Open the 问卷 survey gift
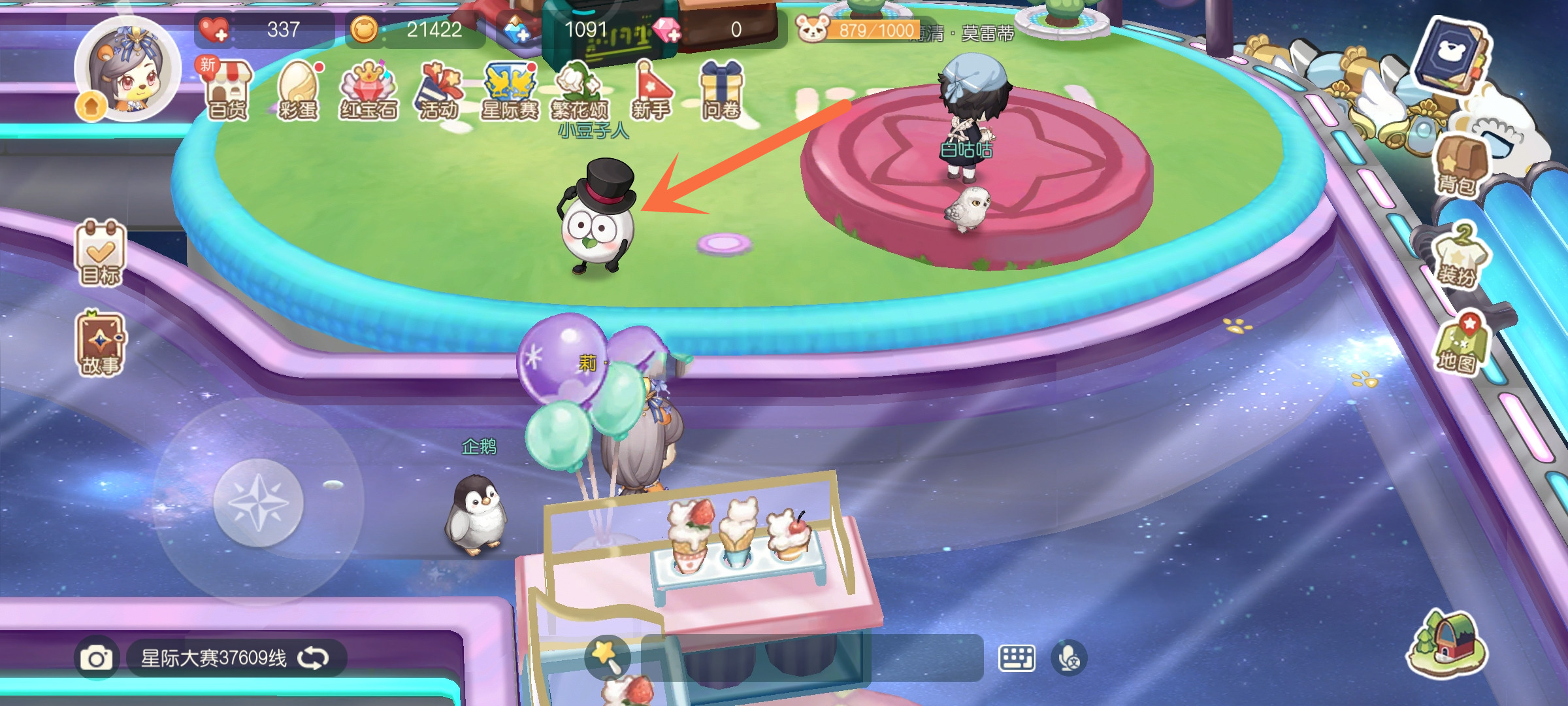 [x=721, y=93]
